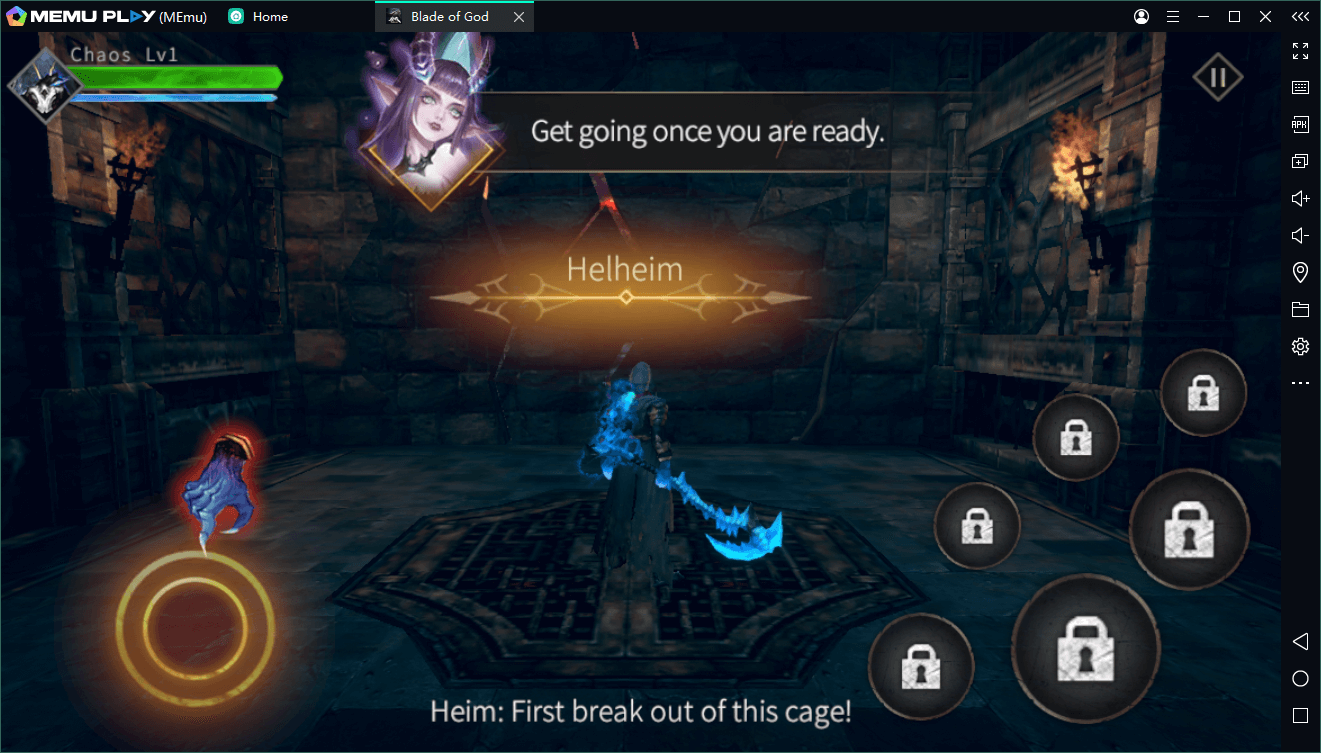Image resolution: width=1321 pixels, height=753 pixels.
Task: Lower the emulator volume
Action: (x=1300, y=236)
